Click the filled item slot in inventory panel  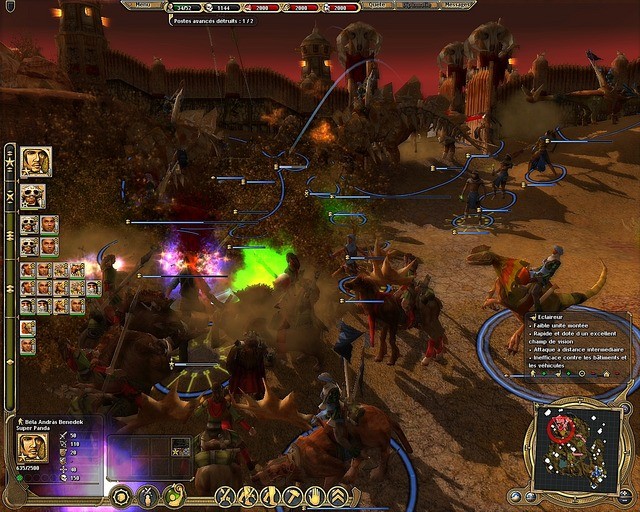click(x=180, y=446)
